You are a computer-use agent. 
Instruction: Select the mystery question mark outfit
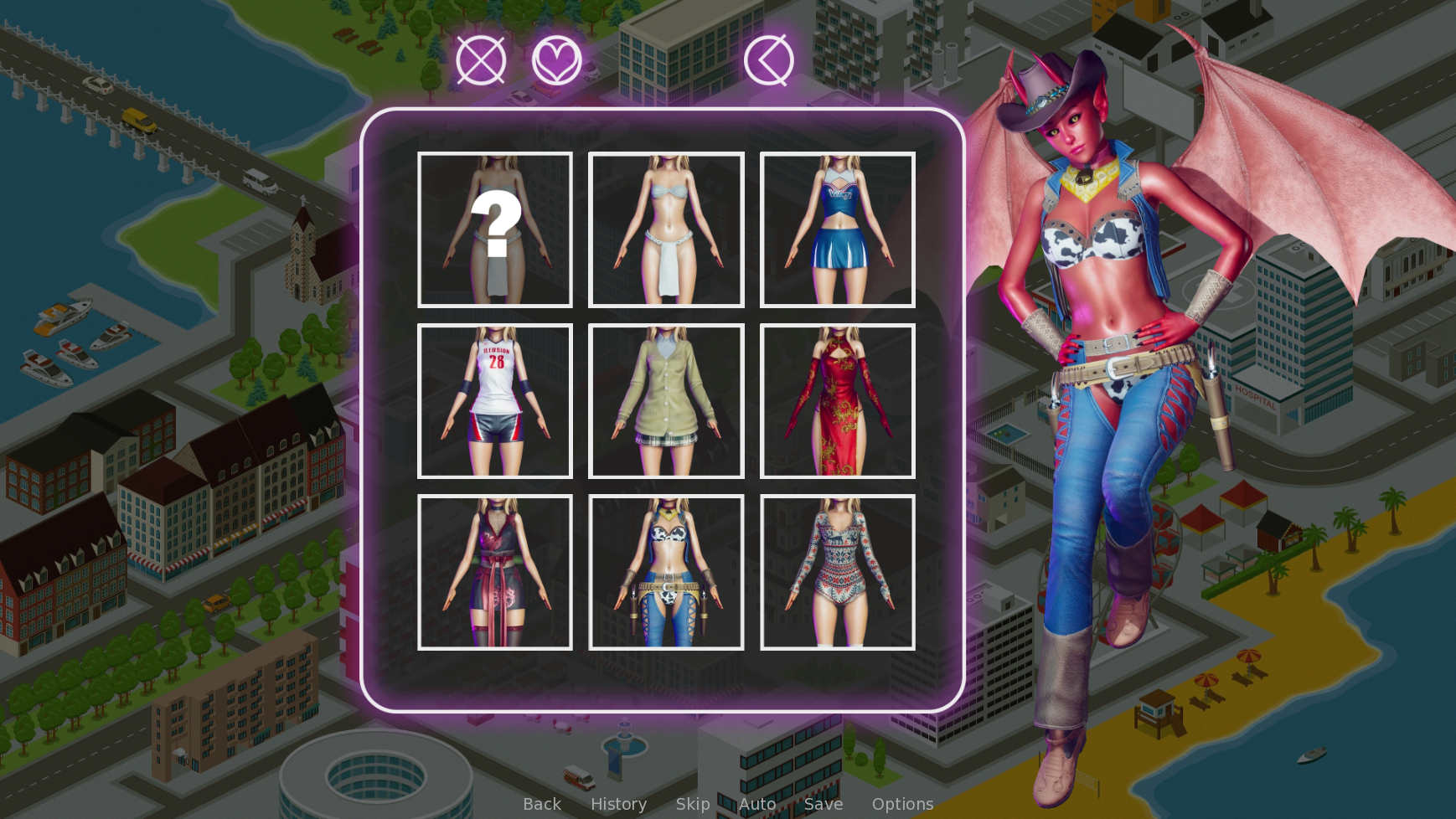tap(495, 229)
